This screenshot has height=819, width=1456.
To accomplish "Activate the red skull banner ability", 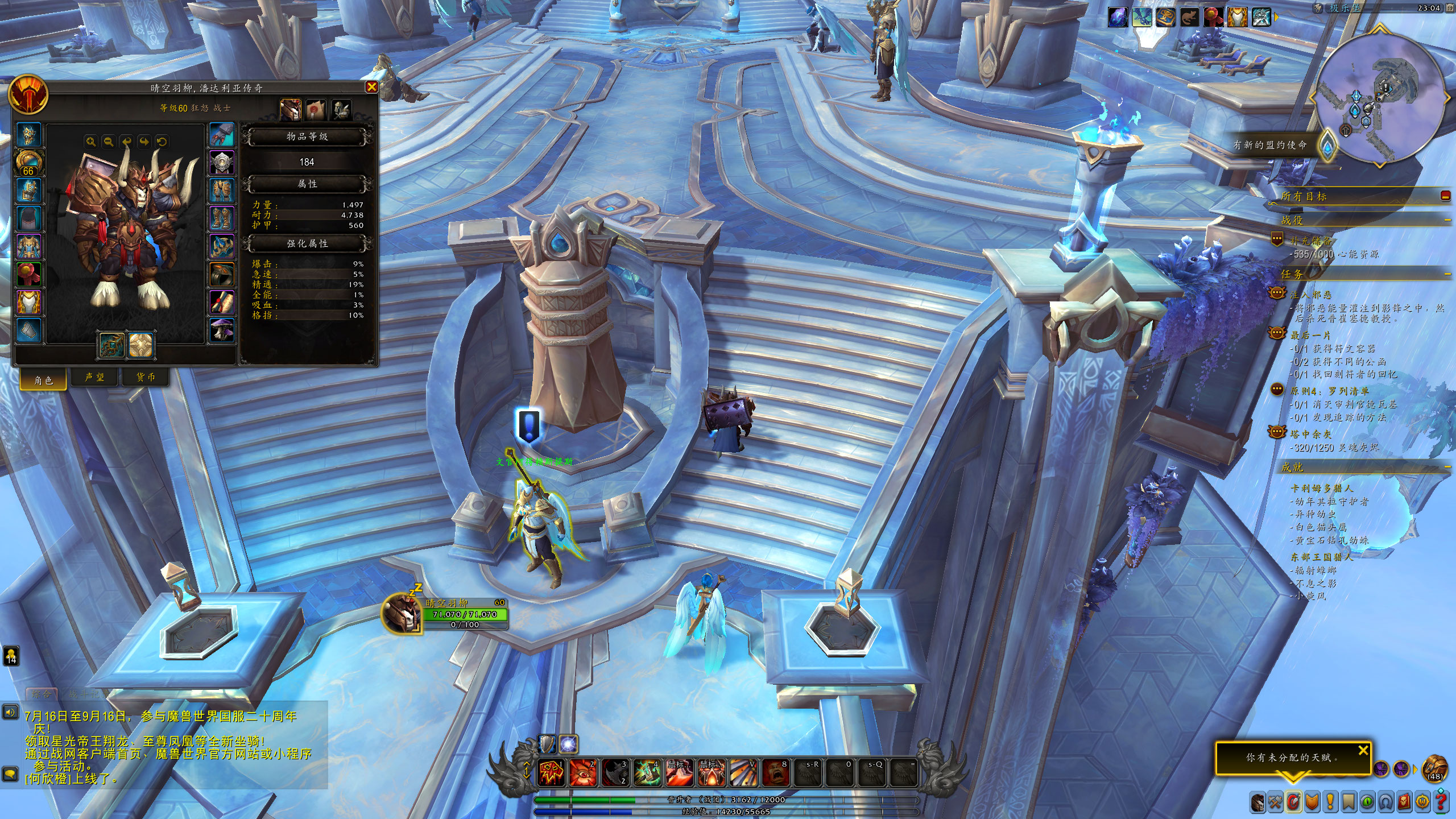I will 551,772.
